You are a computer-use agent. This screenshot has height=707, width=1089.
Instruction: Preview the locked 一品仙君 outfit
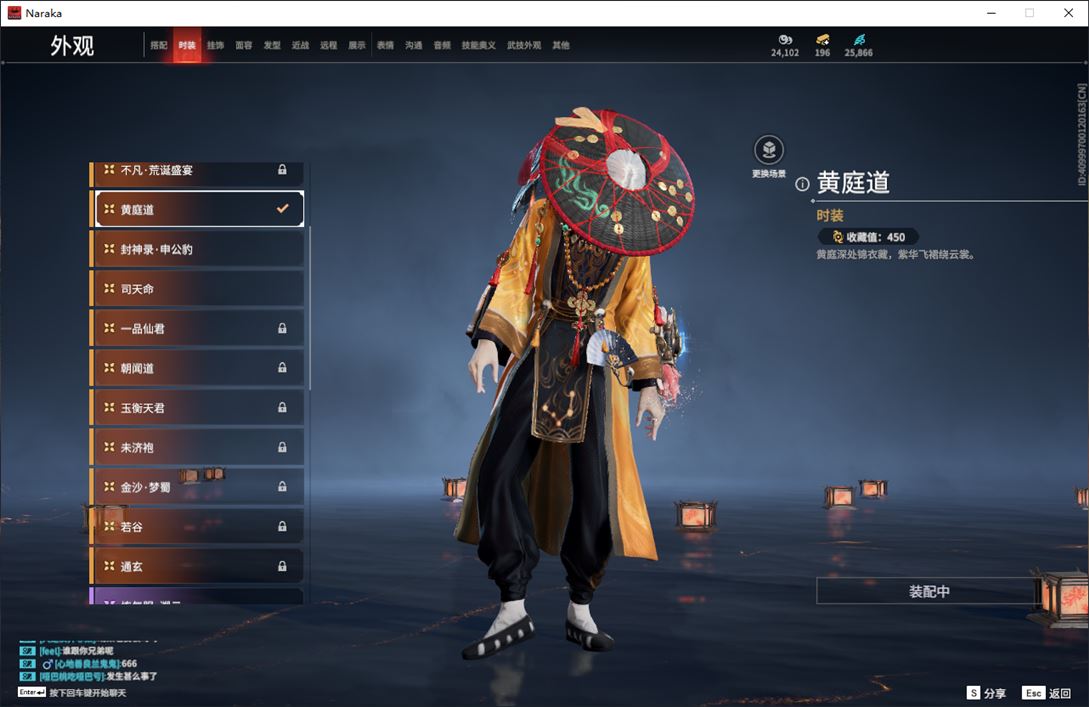point(198,328)
